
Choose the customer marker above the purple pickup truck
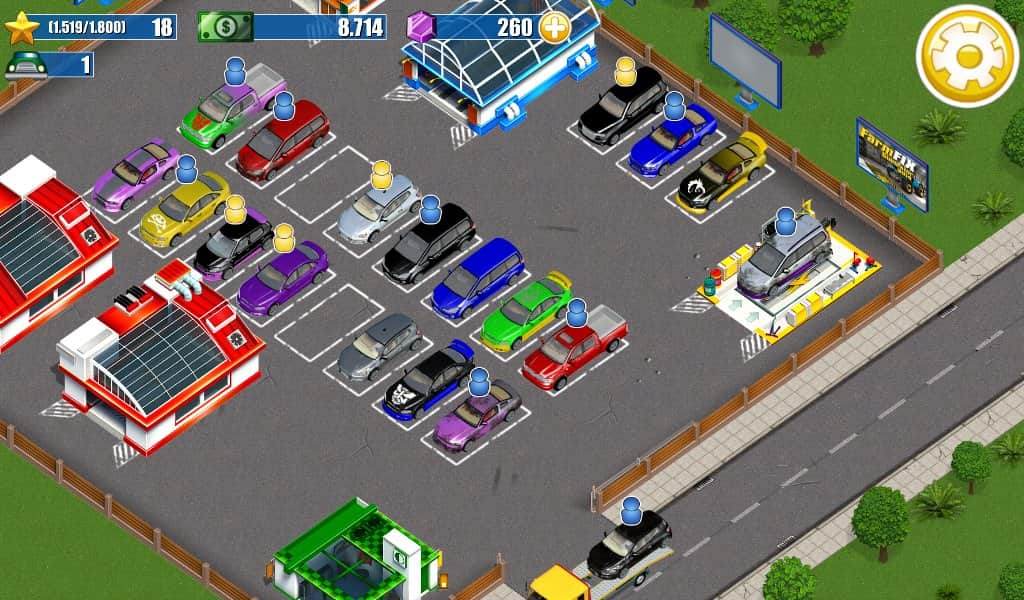pyautogui.click(x=235, y=71)
